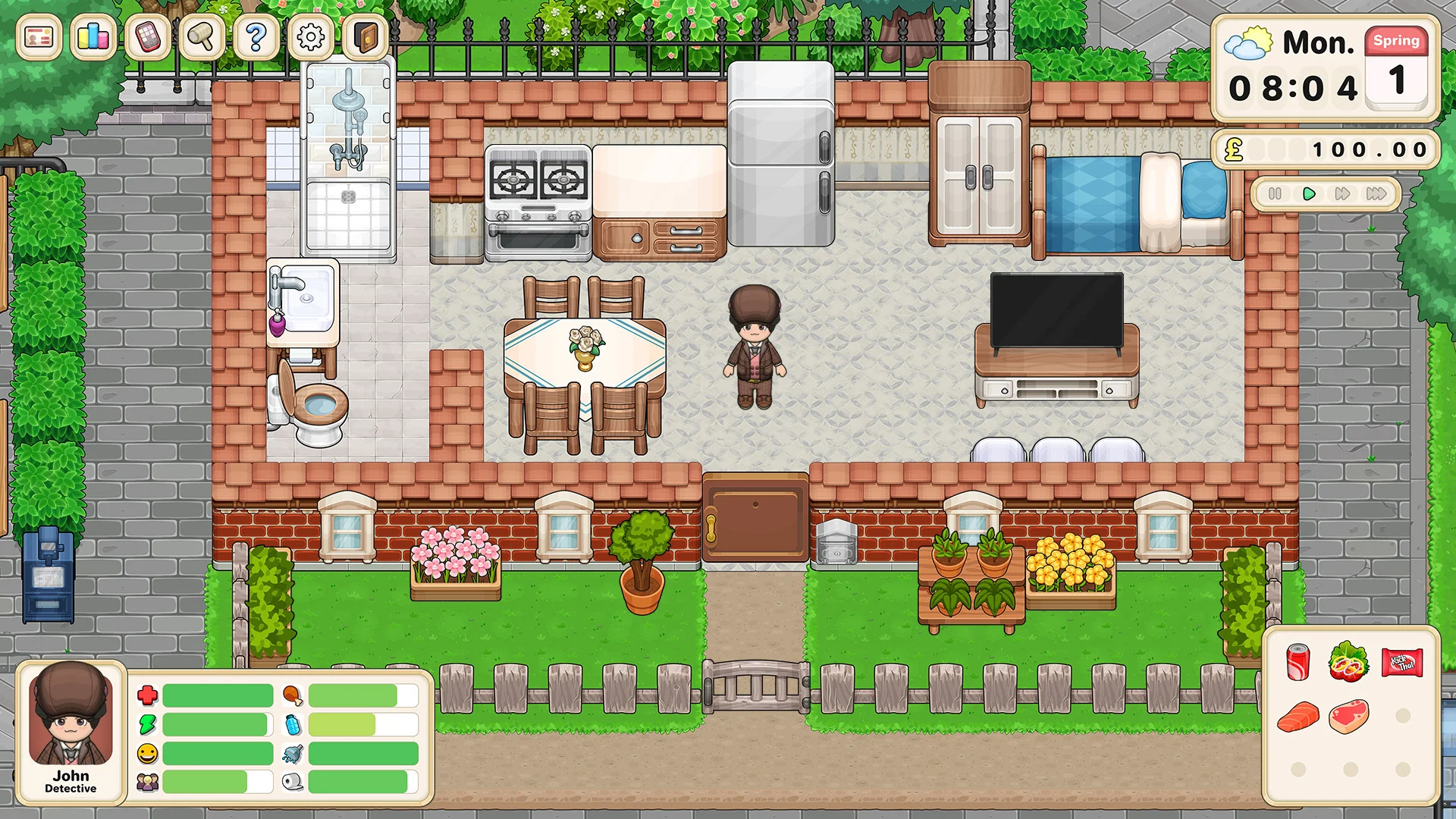Viewport: 1456px width, 819px height.
Task: Click the John Detective name label
Action: point(72,781)
